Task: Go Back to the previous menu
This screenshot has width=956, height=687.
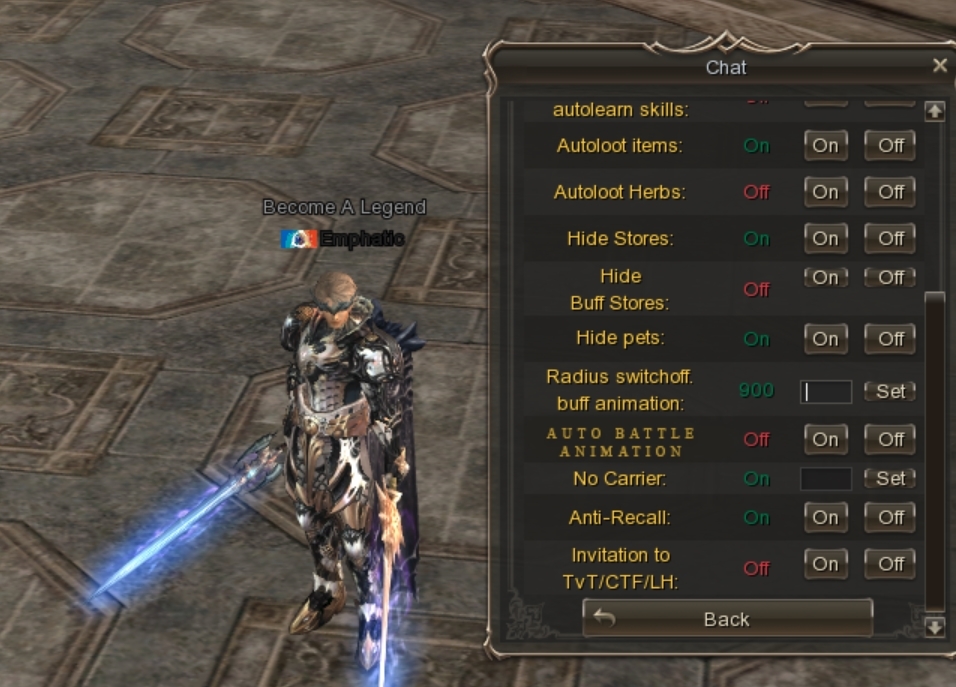Action: tap(727, 619)
